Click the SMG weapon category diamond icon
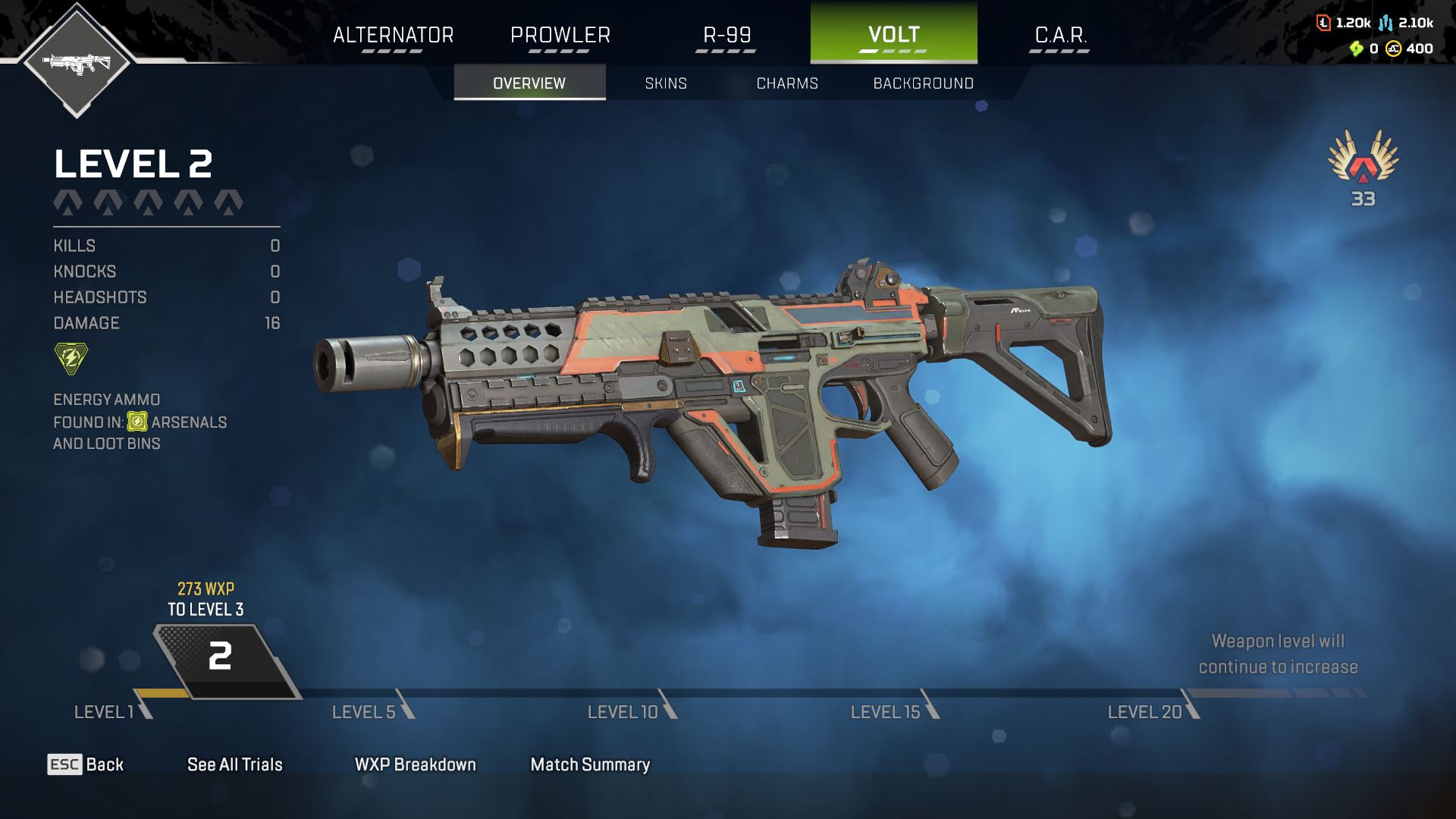The width and height of the screenshot is (1456, 819). (x=77, y=62)
